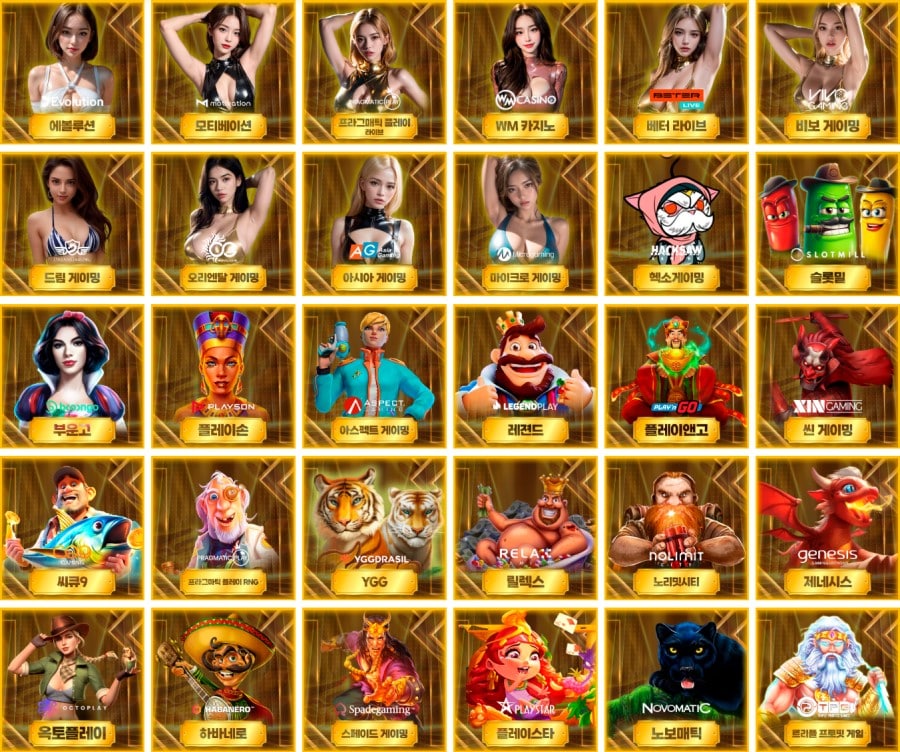This screenshot has width=900, height=752.
Task: Select the Playson pharaoh tile
Action: [x=223, y=376]
